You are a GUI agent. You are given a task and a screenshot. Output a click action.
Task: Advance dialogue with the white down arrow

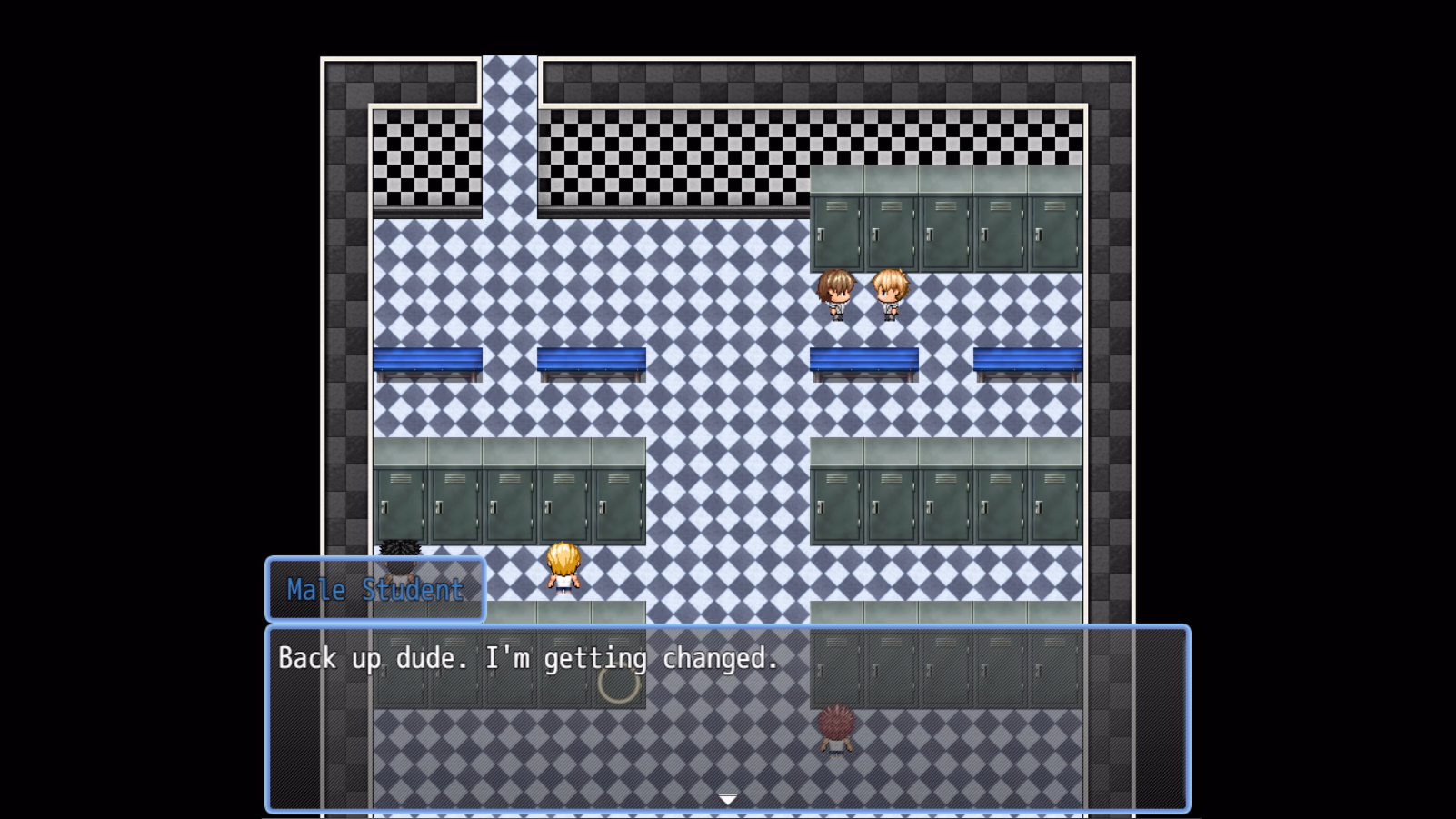click(x=727, y=799)
